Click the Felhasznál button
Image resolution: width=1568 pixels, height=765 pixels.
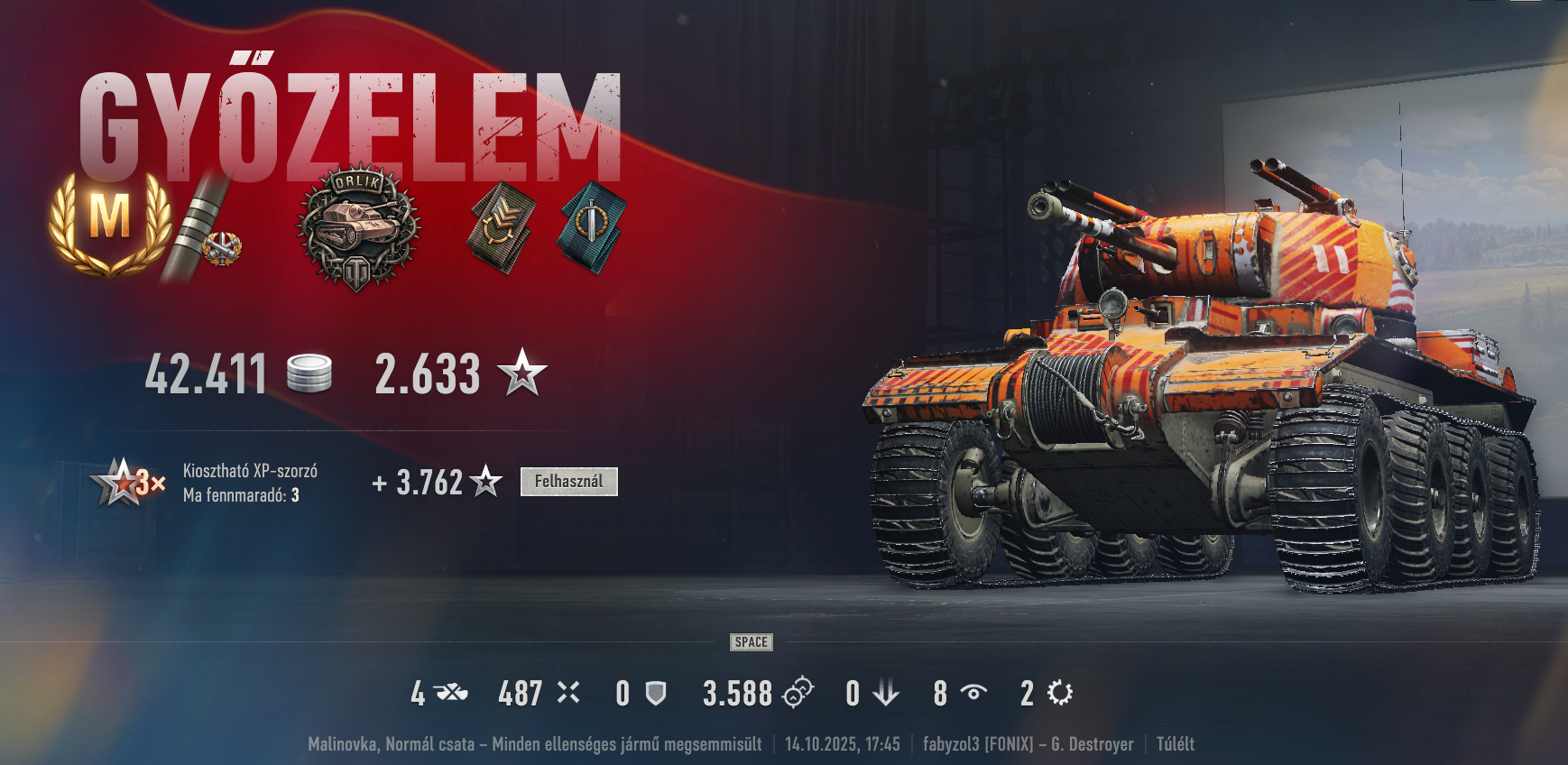[x=568, y=482]
